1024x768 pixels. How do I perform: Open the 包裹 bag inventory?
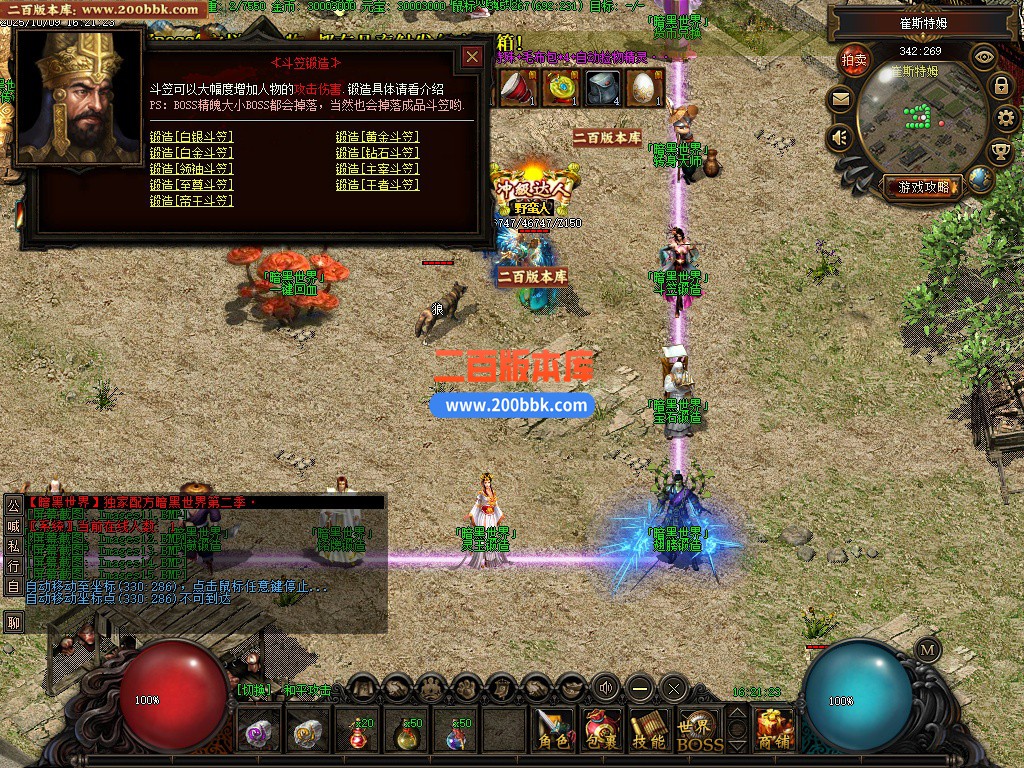click(602, 731)
